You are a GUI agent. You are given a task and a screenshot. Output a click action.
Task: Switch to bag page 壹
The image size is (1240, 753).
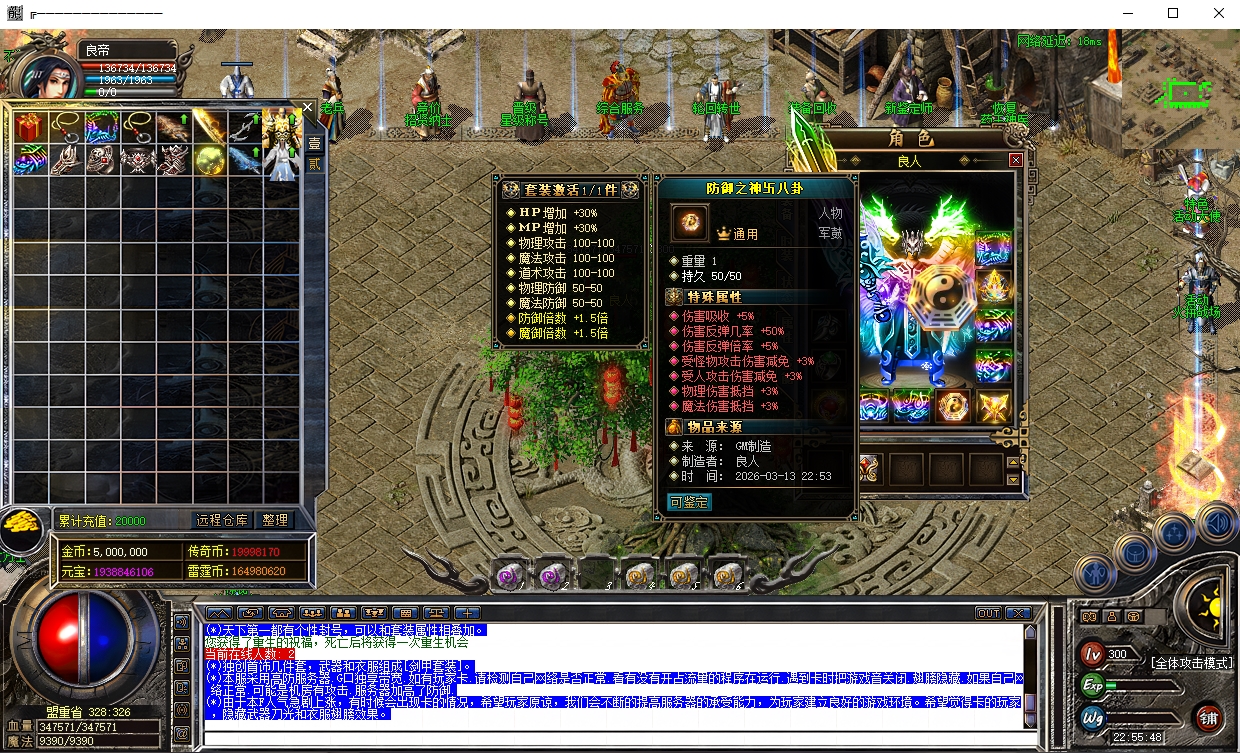pyautogui.click(x=314, y=142)
